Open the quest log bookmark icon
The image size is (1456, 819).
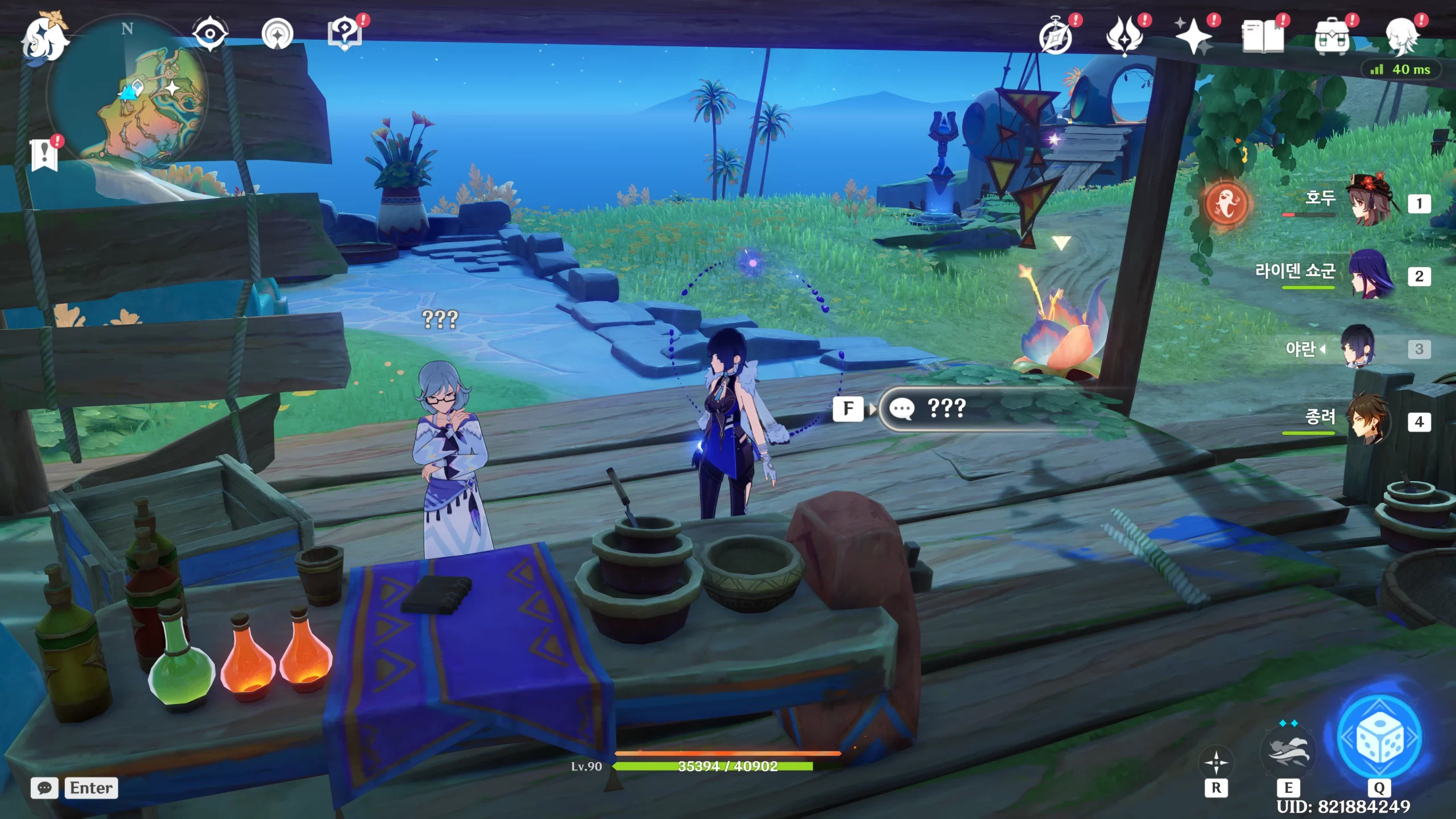(44, 155)
